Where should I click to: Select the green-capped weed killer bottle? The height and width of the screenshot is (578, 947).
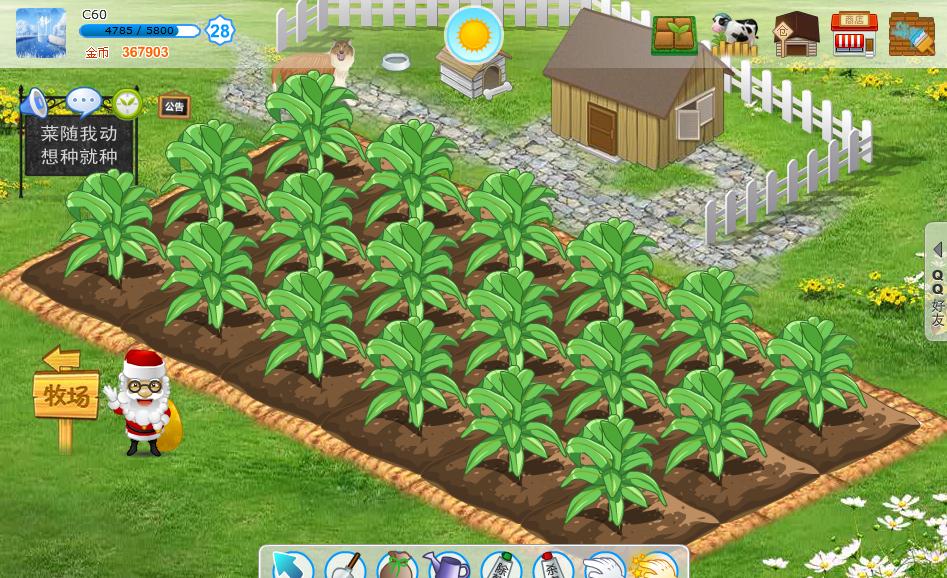click(x=500, y=565)
